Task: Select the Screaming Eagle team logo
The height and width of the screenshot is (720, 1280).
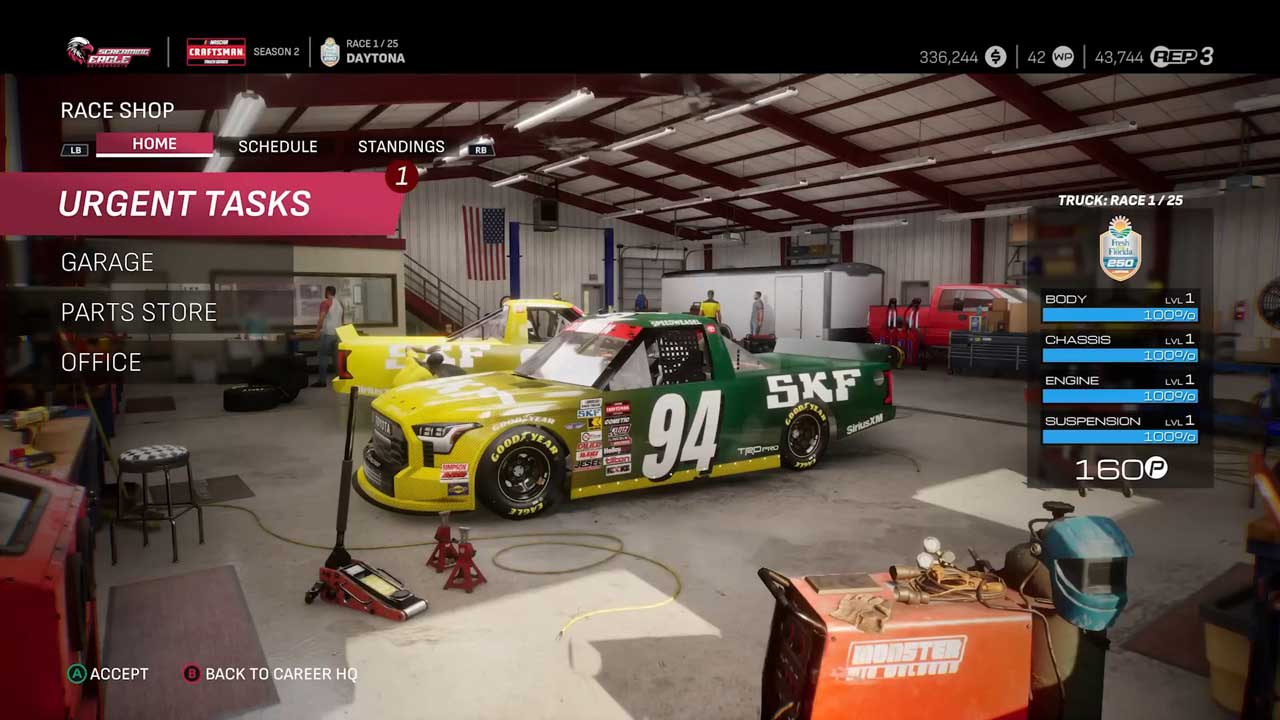Action: tap(109, 51)
